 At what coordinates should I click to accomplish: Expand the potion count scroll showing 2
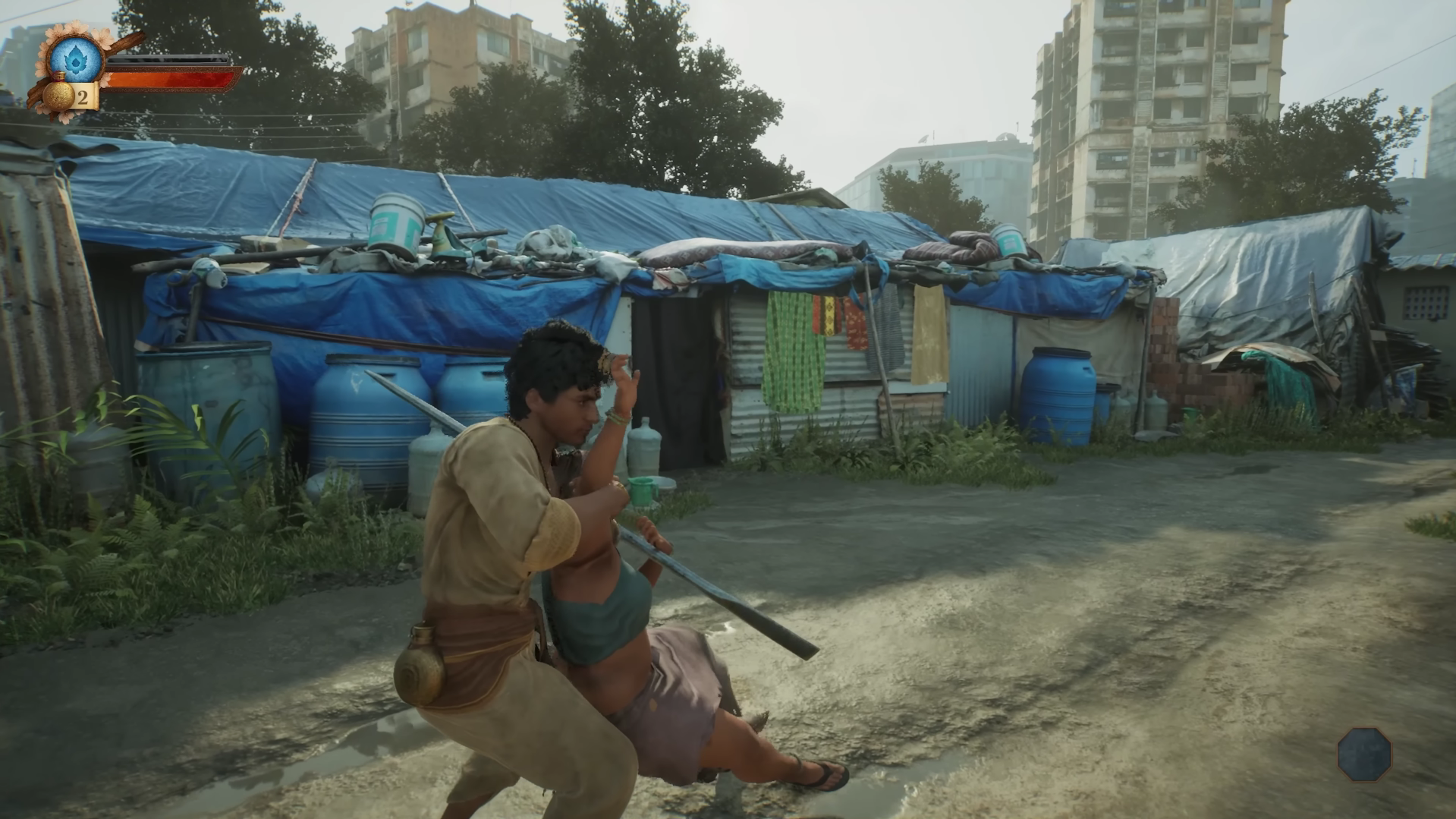82,96
